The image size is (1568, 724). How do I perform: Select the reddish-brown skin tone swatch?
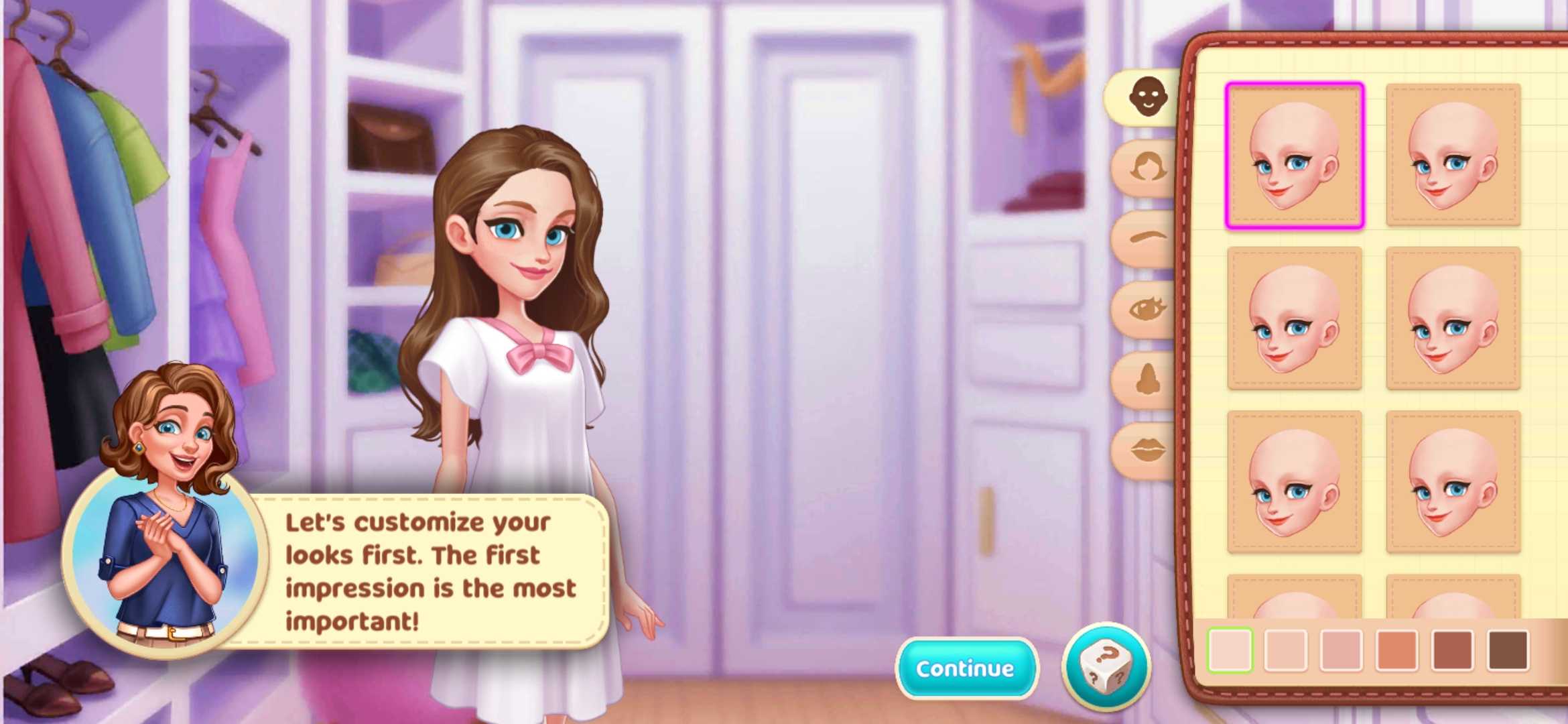1452,650
